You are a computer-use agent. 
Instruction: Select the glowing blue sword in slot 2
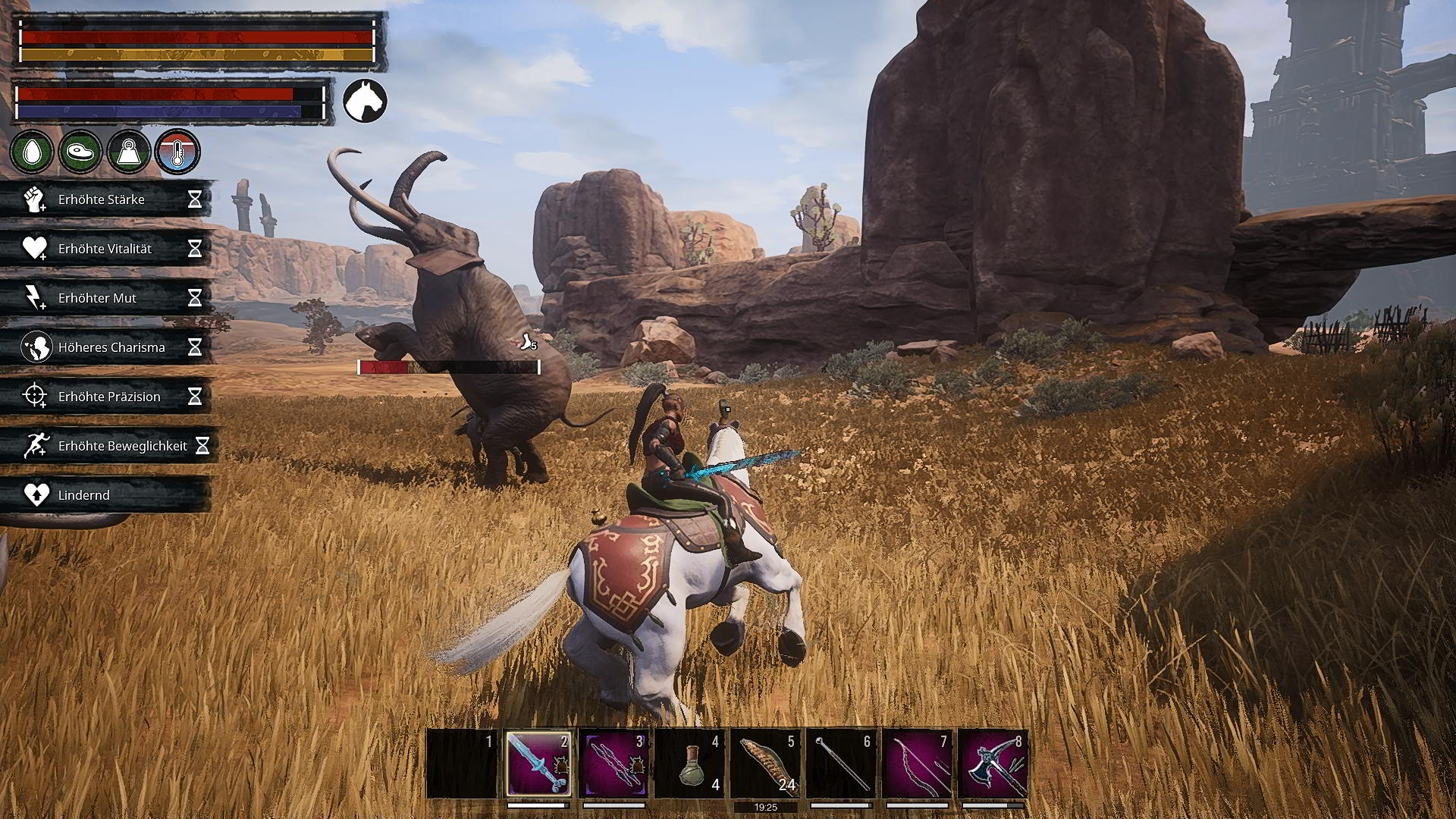[x=538, y=763]
